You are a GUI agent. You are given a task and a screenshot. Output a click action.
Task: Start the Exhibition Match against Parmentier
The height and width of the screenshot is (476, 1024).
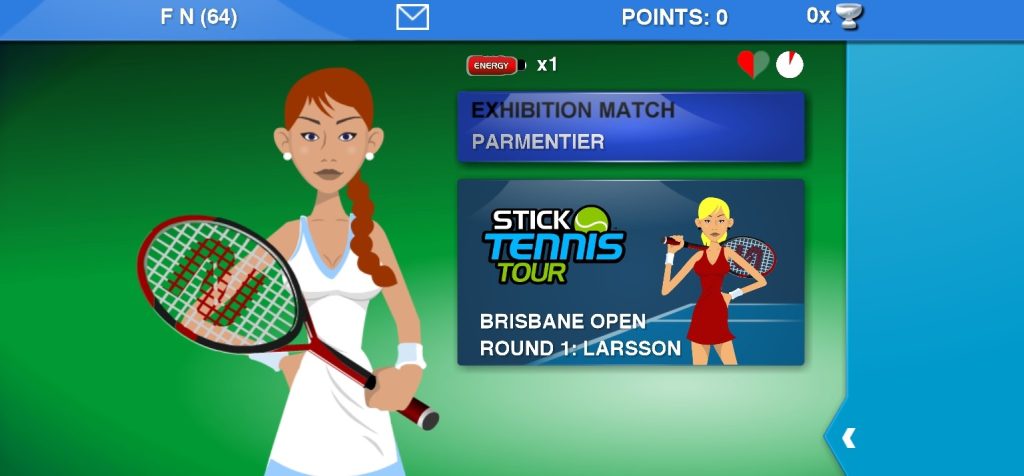tap(630, 127)
